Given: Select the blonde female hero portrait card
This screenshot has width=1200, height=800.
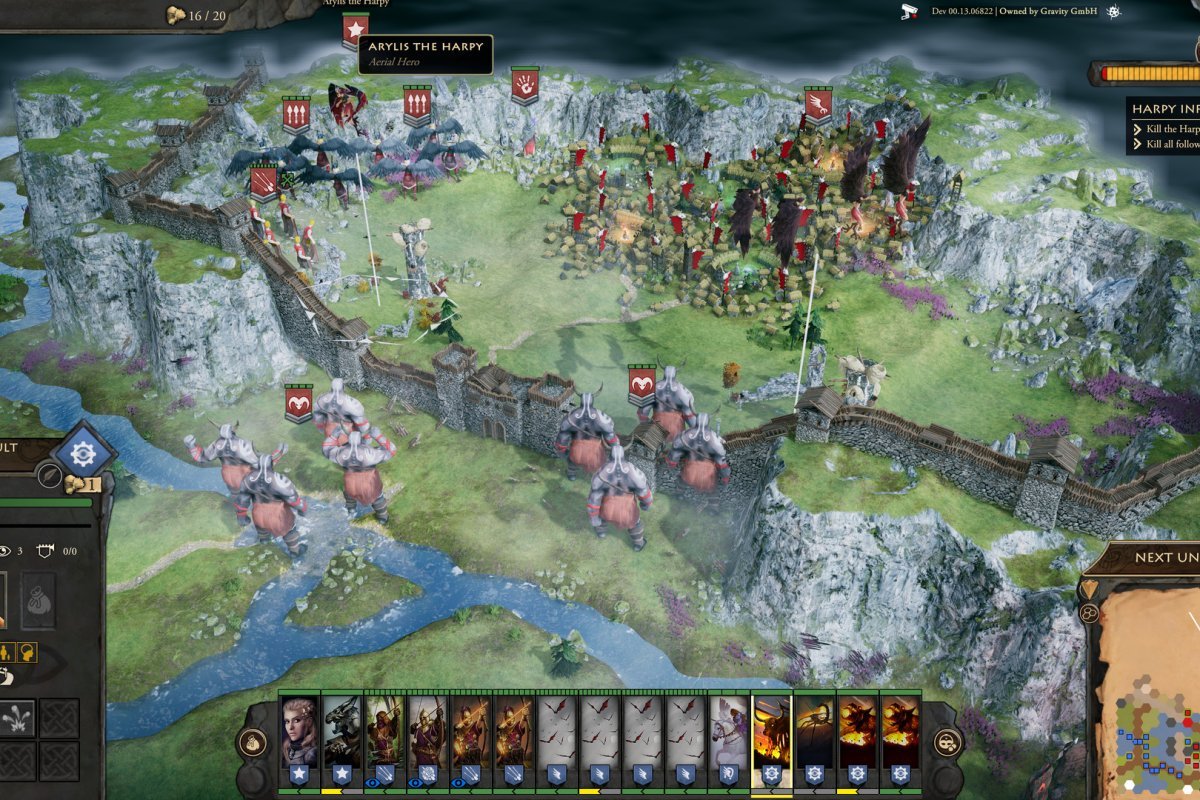Looking at the screenshot, I should (300, 731).
